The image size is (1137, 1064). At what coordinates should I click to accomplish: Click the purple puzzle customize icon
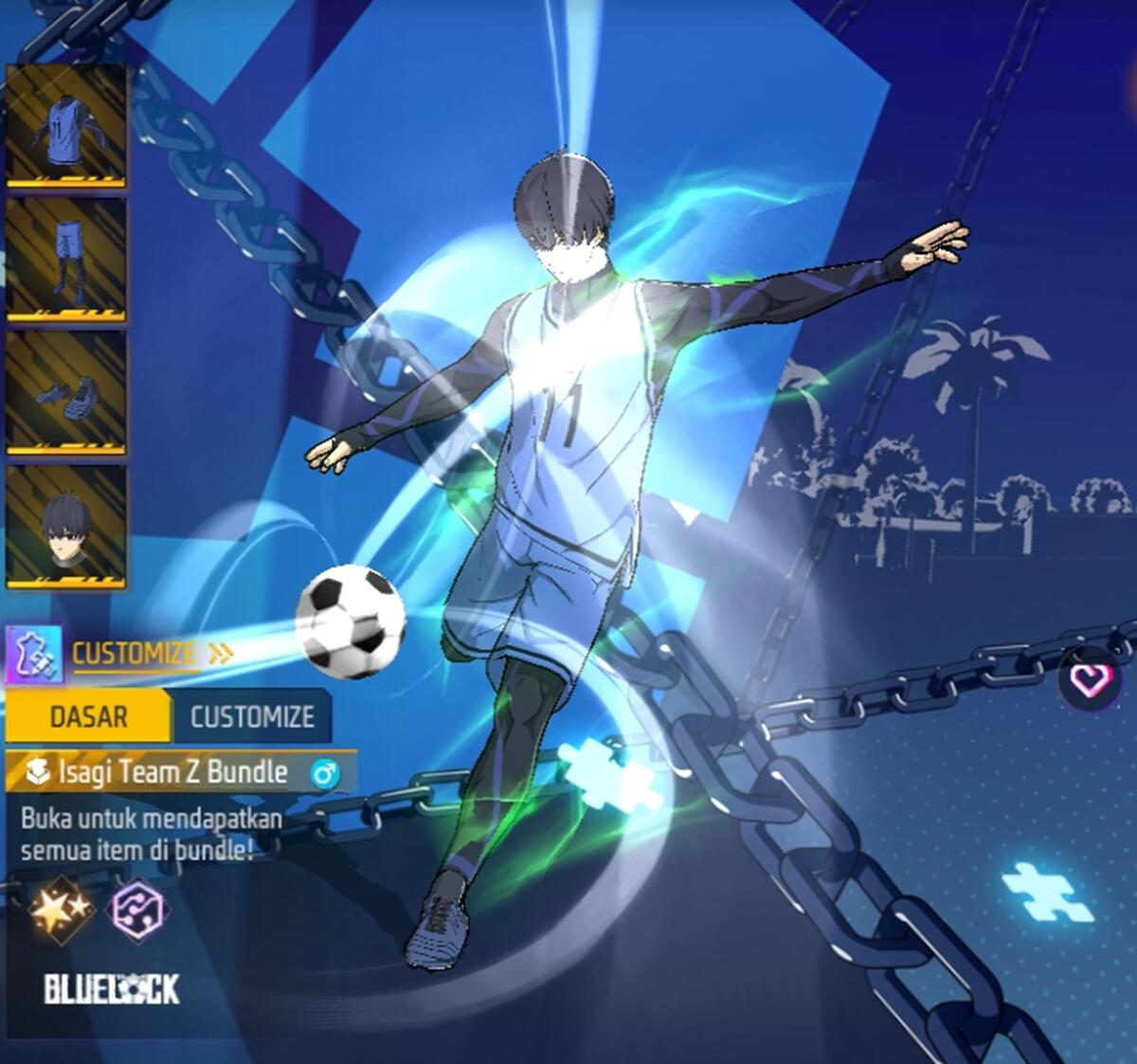coord(35,654)
